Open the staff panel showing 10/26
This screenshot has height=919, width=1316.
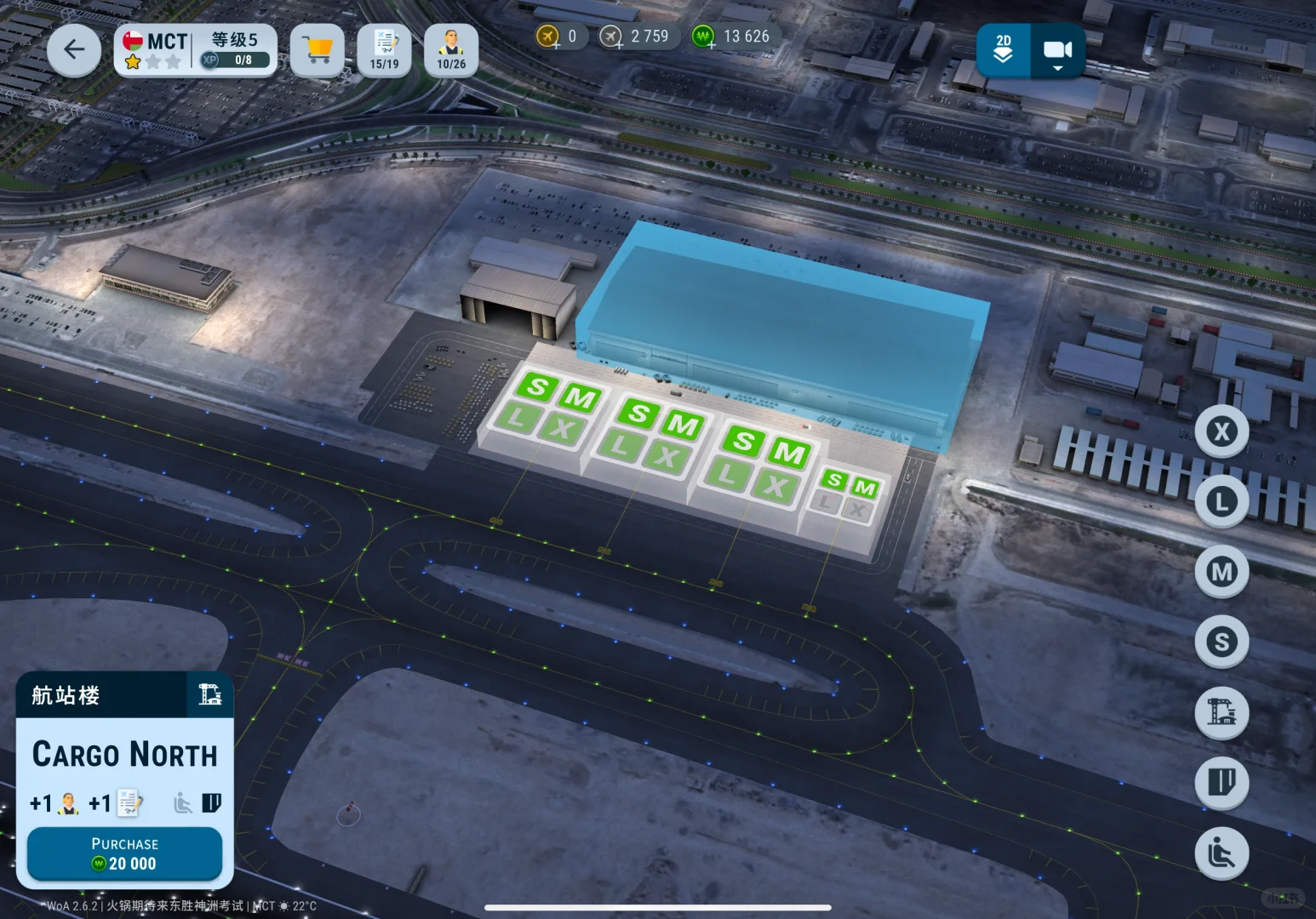pyautogui.click(x=451, y=50)
